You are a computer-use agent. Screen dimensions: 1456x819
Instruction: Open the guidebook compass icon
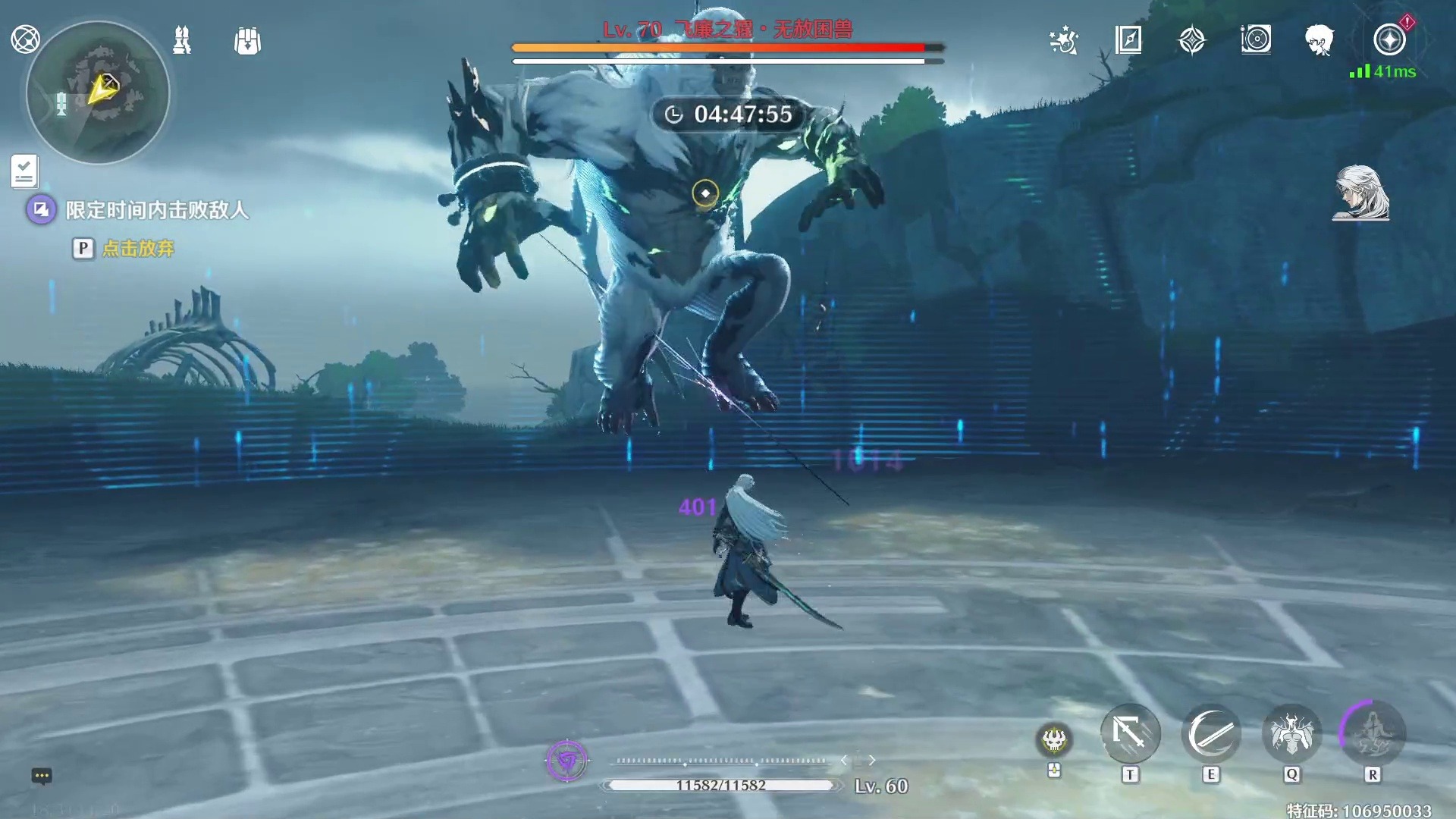(1128, 39)
